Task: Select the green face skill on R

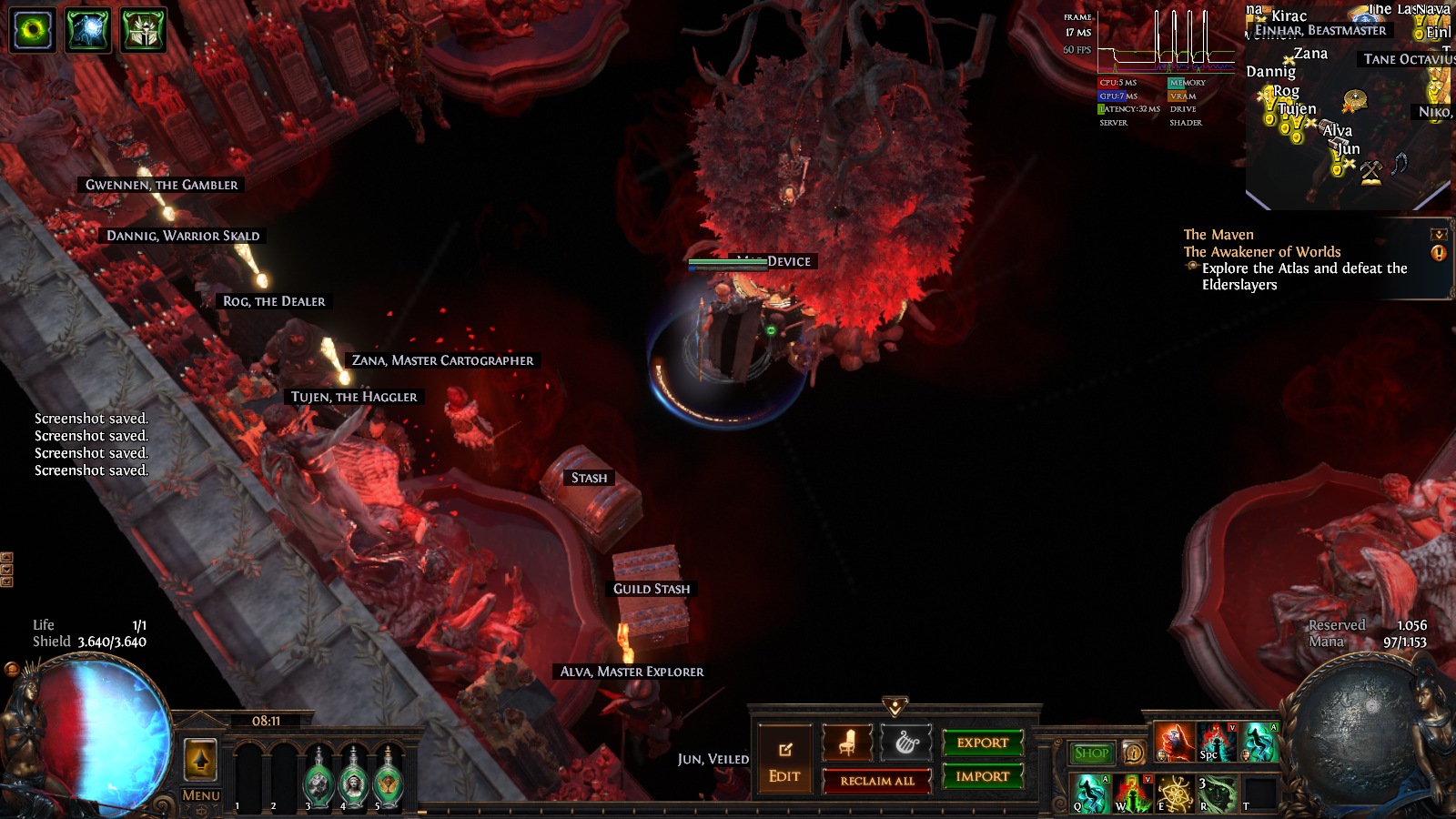Action: 1217,794
